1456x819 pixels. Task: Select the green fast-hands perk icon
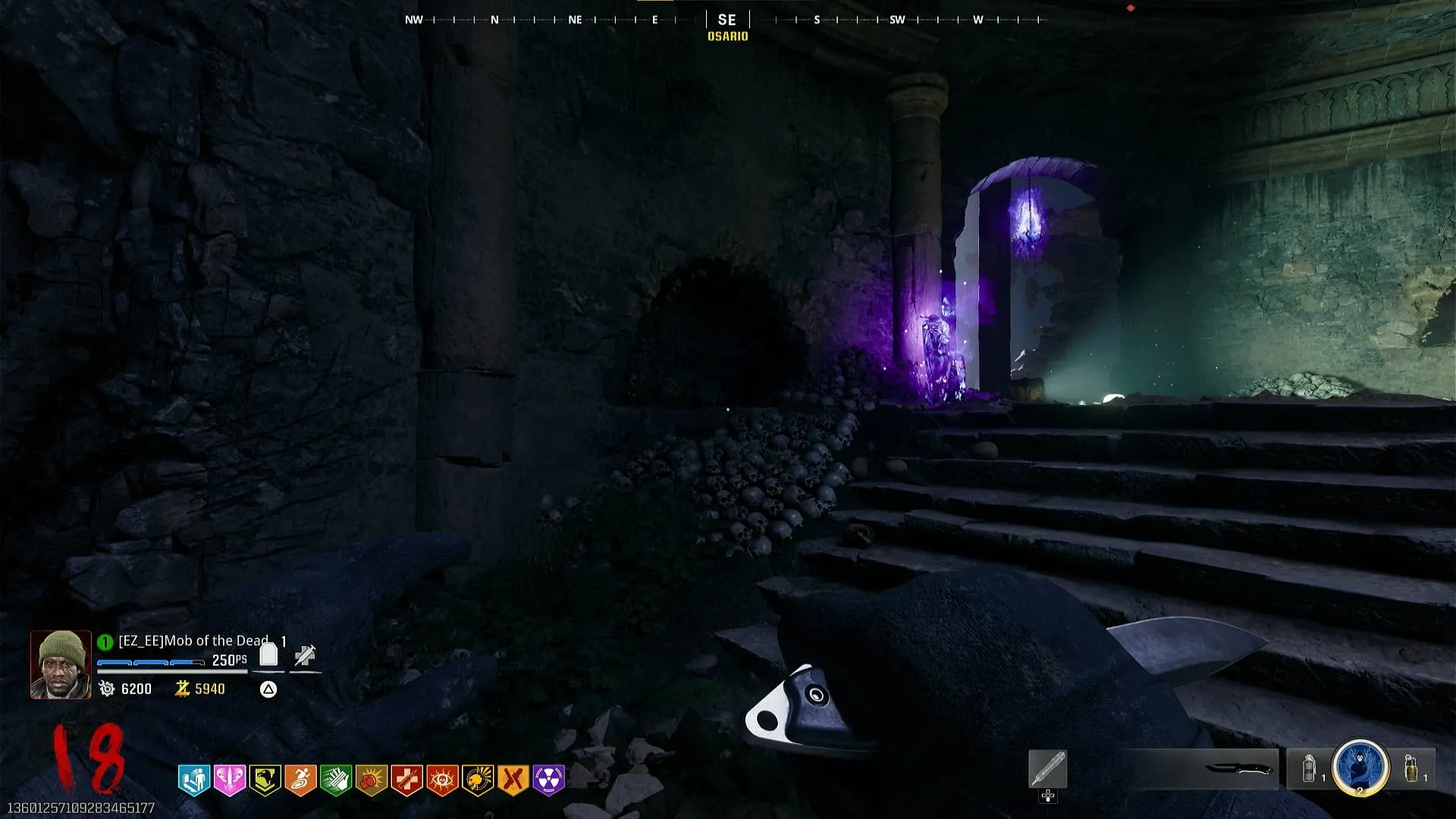tap(335, 780)
